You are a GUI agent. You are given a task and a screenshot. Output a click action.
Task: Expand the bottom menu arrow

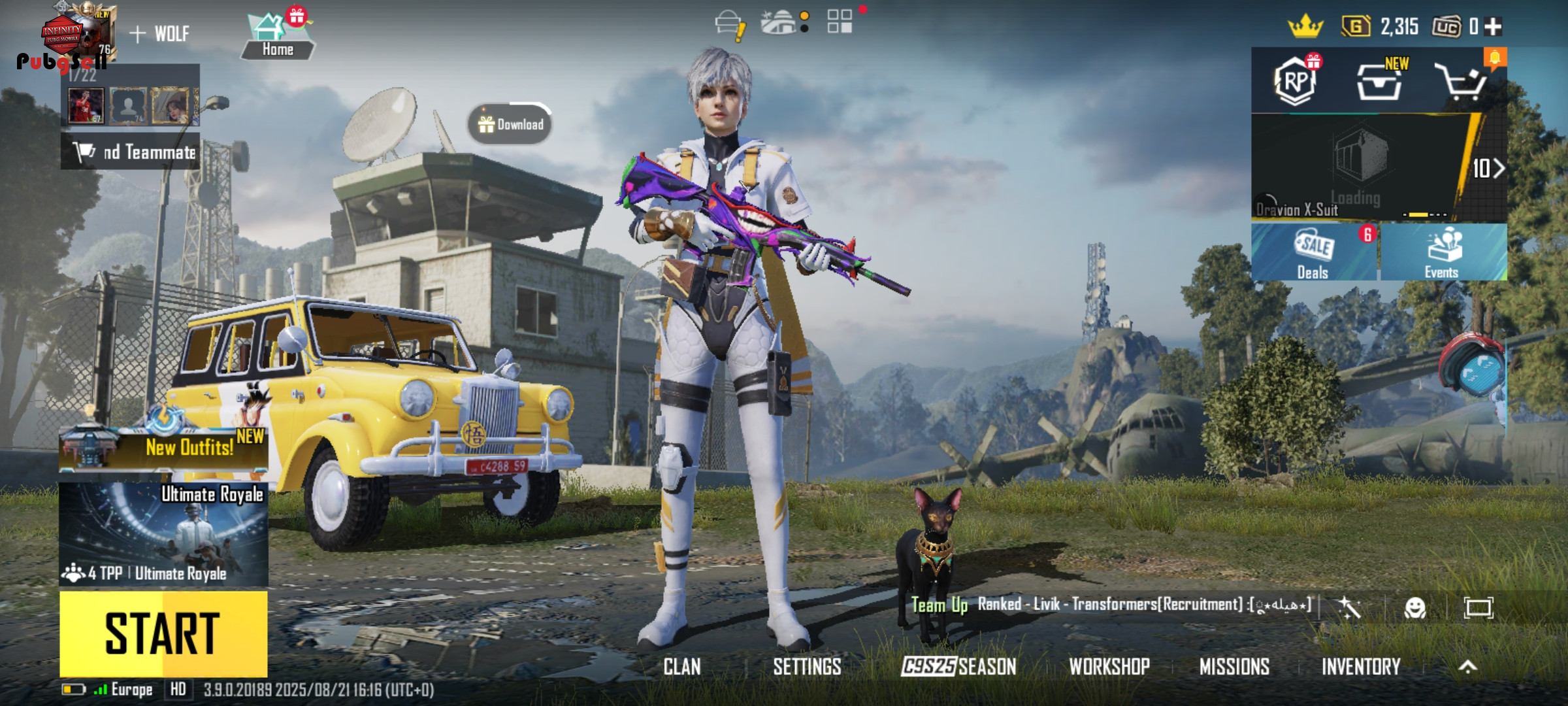coord(1468,667)
